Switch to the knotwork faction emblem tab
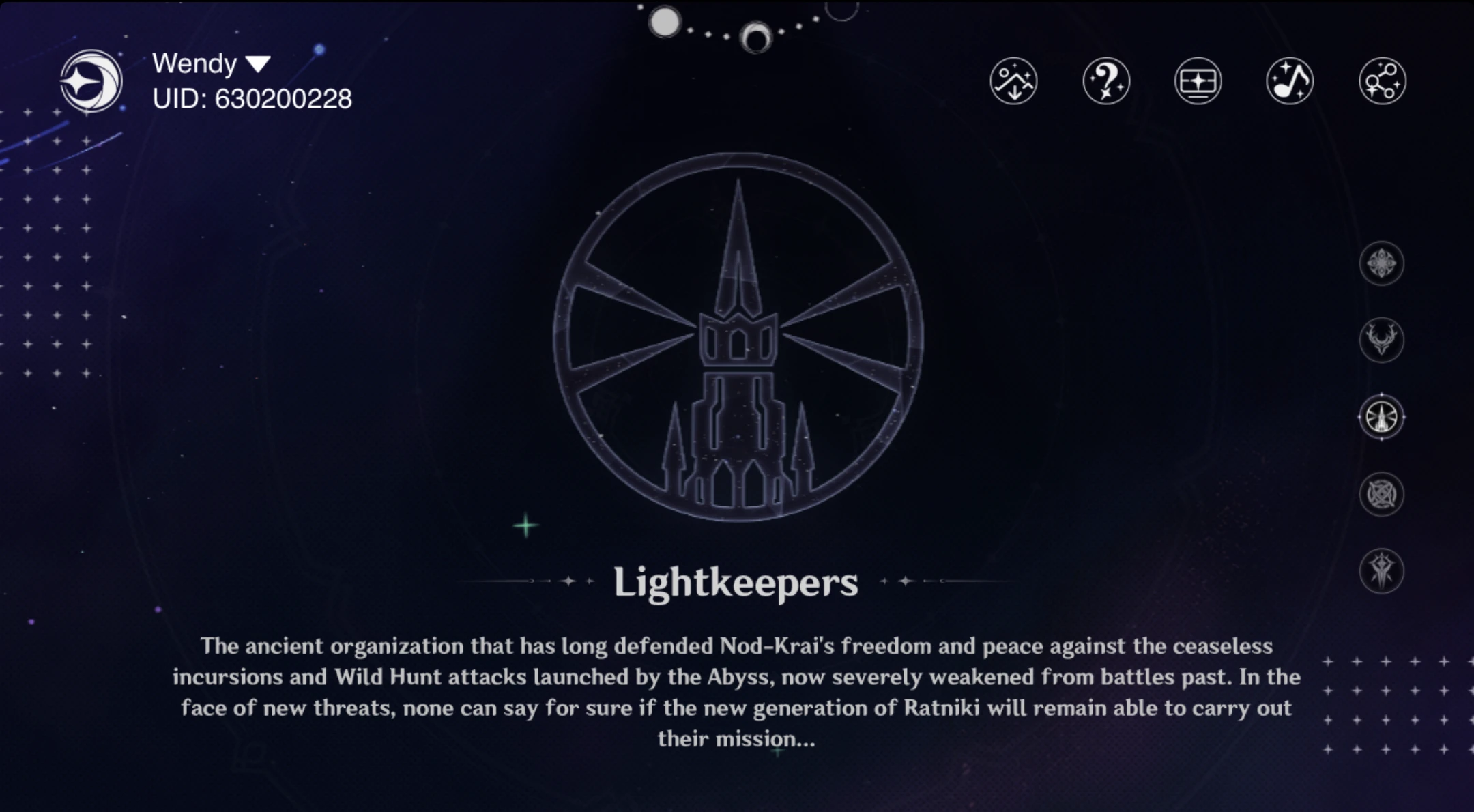Image resolution: width=1474 pixels, height=812 pixels. click(x=1382, y=494)
